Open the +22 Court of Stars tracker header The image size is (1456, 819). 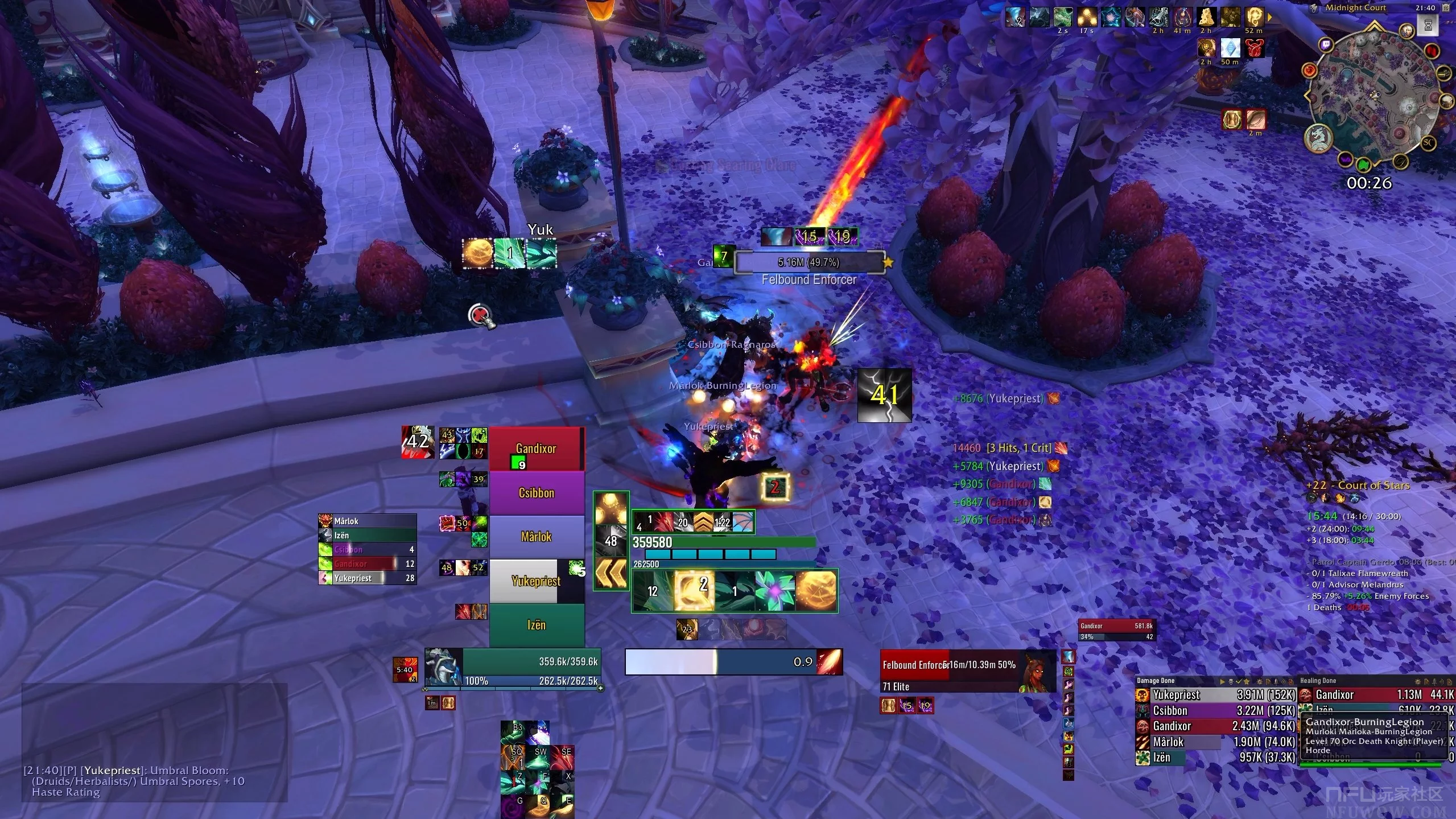[1358, 485]
